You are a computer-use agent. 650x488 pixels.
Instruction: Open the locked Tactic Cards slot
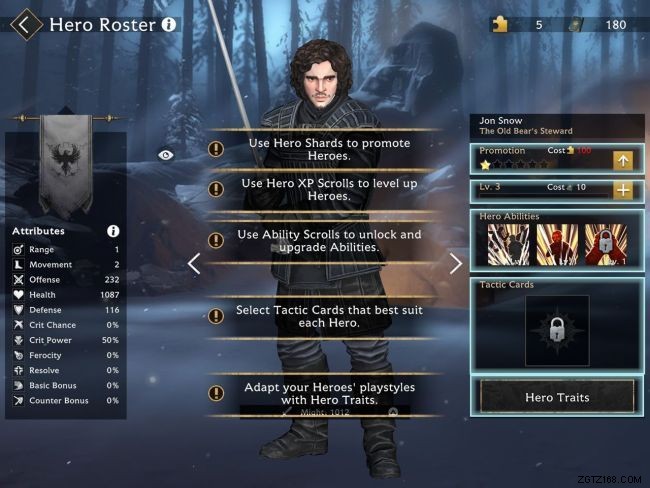pyautogui.click(x=557, y=331)
